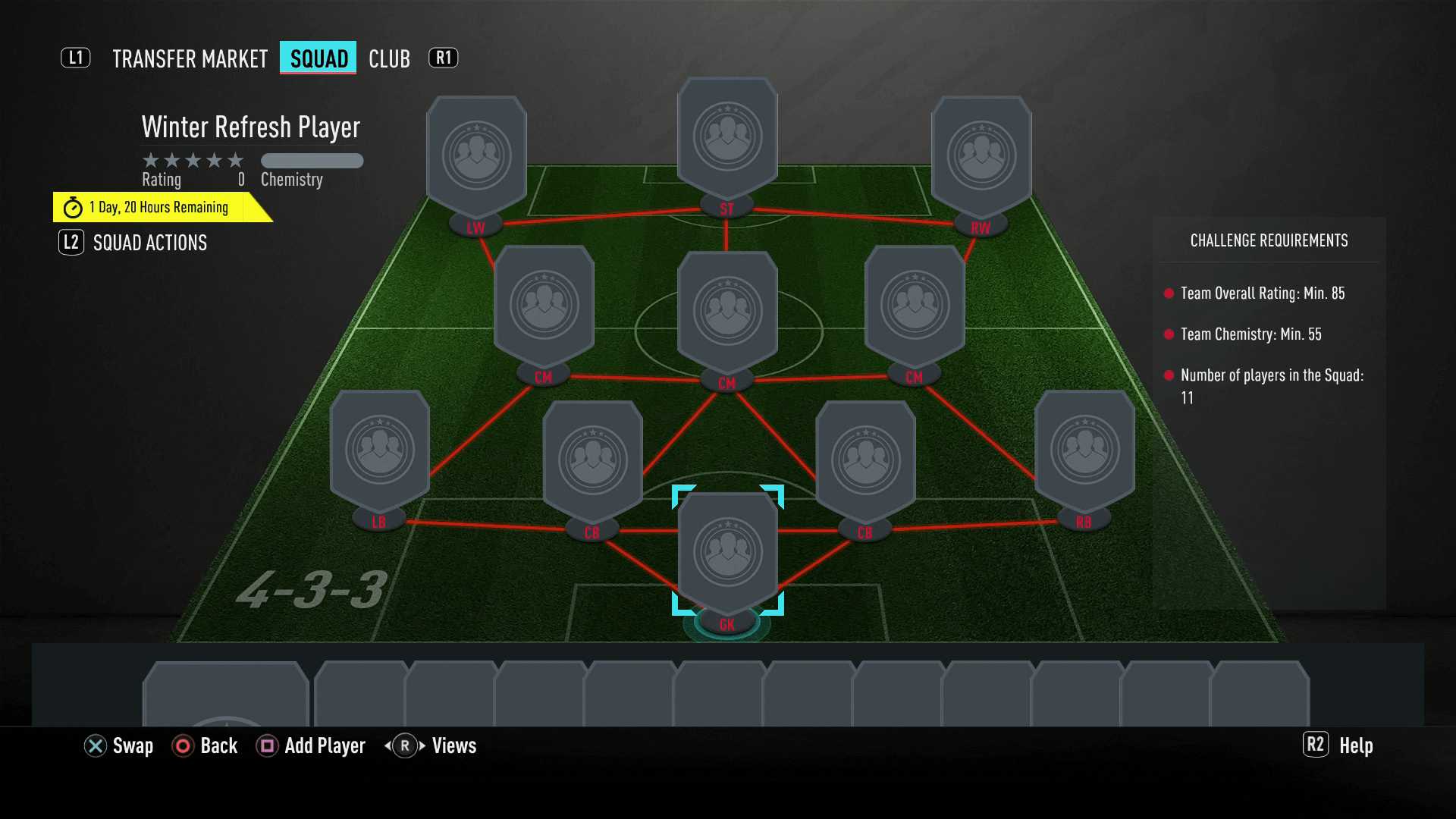Open Squad Actions menu
The width and height of the screenshot is (1456, 819).
pyautogui.click(x=149, y=243)
